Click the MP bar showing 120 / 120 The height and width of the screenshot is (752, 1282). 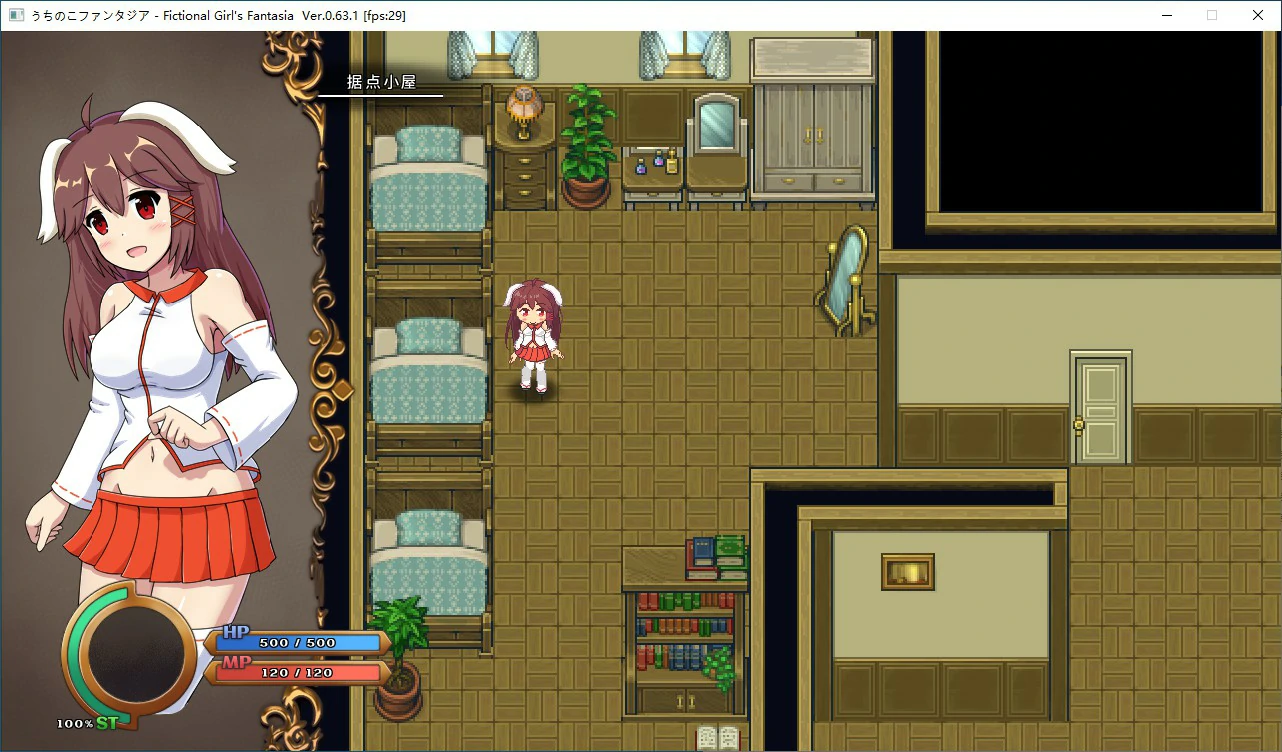pos(300,672)
